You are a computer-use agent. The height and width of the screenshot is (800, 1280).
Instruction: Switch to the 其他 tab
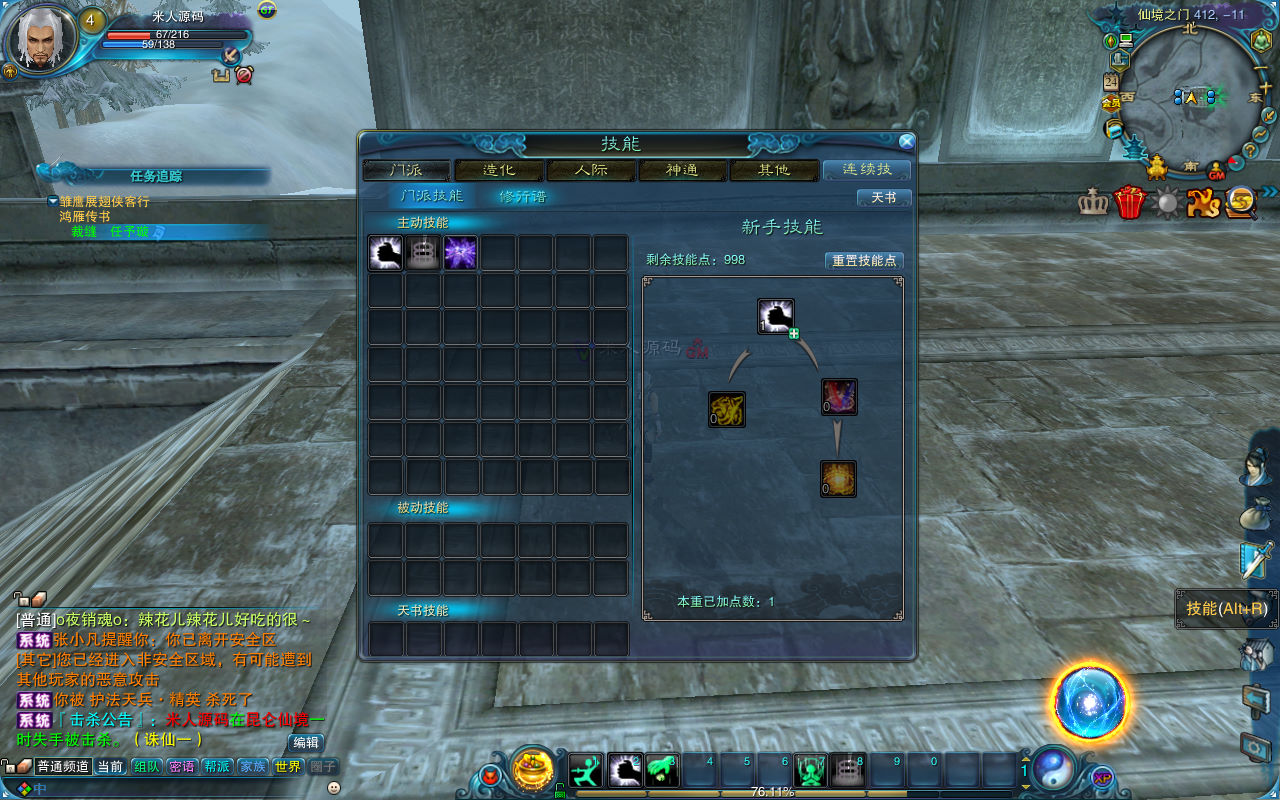774,170
